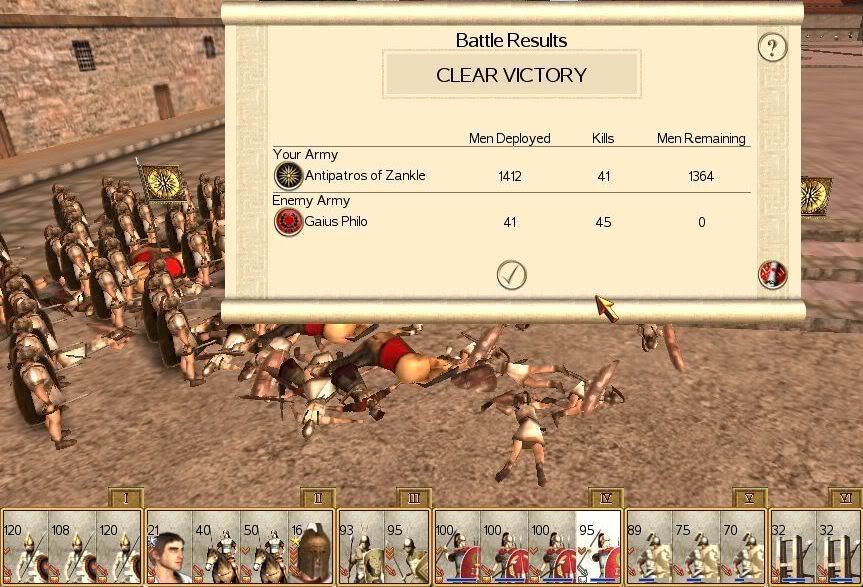Select the general's portrait unit card with 21 men

[168, 548]
